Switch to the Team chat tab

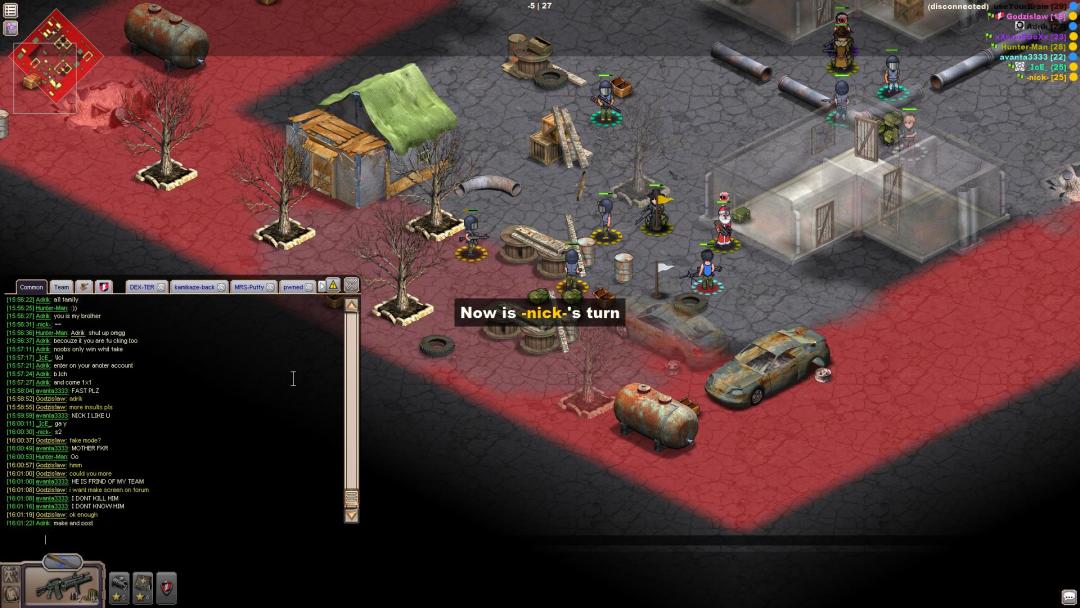coord(61,287)
